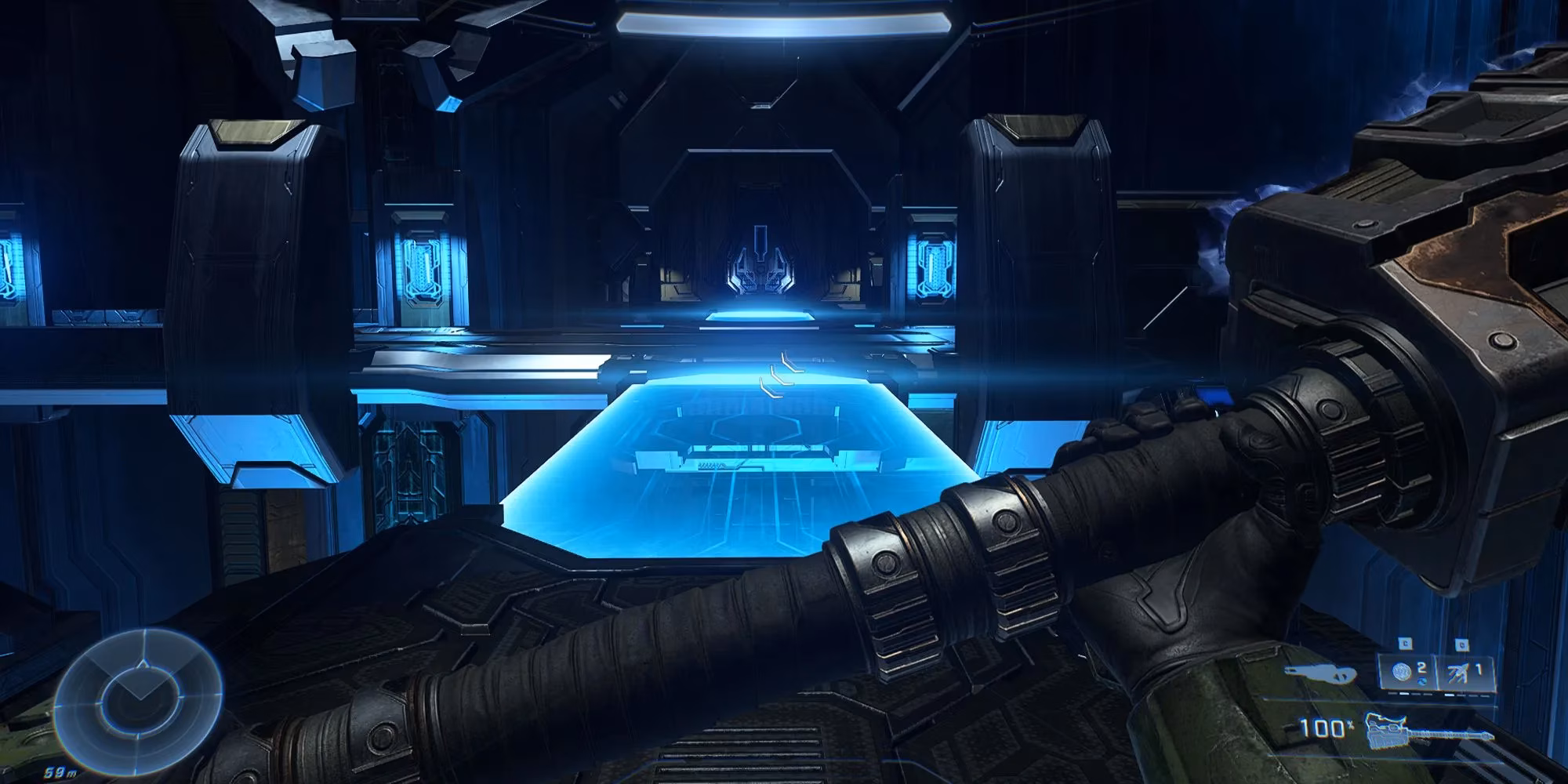Click the 59m waypoint distance label
Screen dimensions: 1568x784
[x=60, y=771]
